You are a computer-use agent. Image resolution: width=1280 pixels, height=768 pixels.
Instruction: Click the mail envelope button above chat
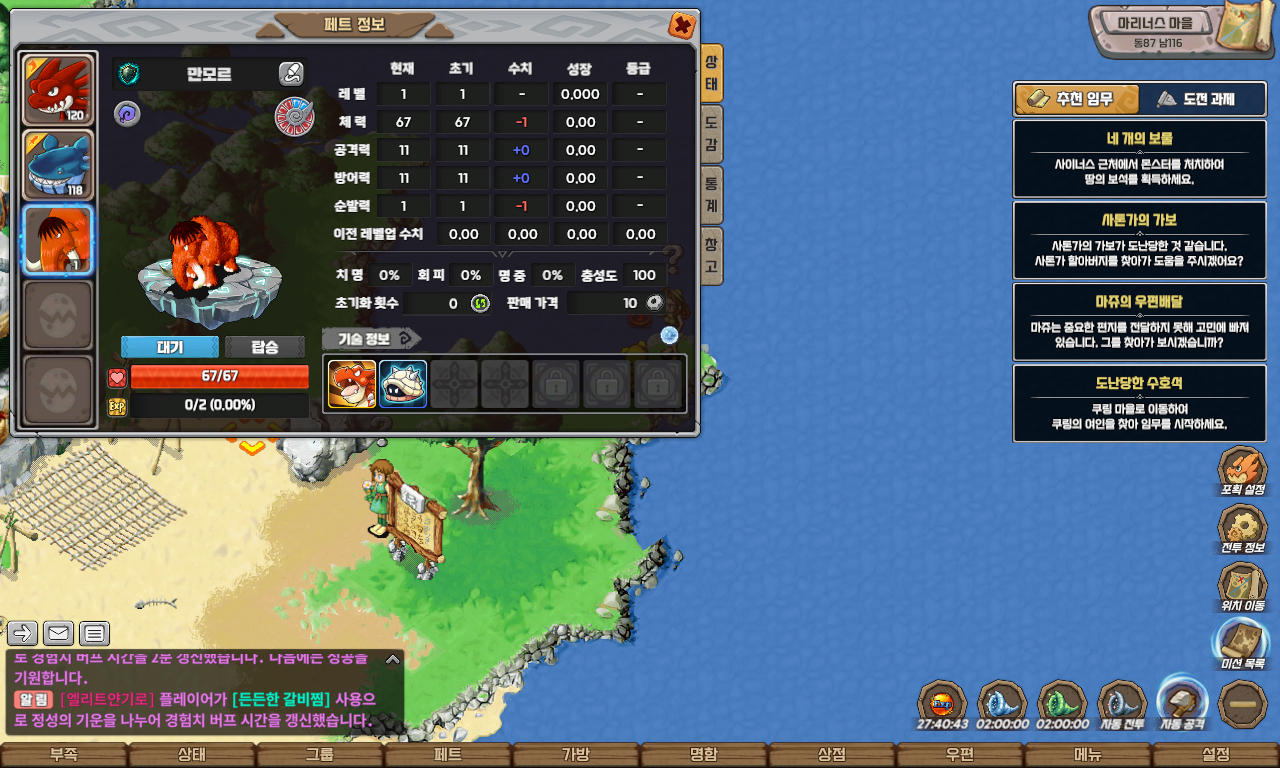click(x=58, y=633)
